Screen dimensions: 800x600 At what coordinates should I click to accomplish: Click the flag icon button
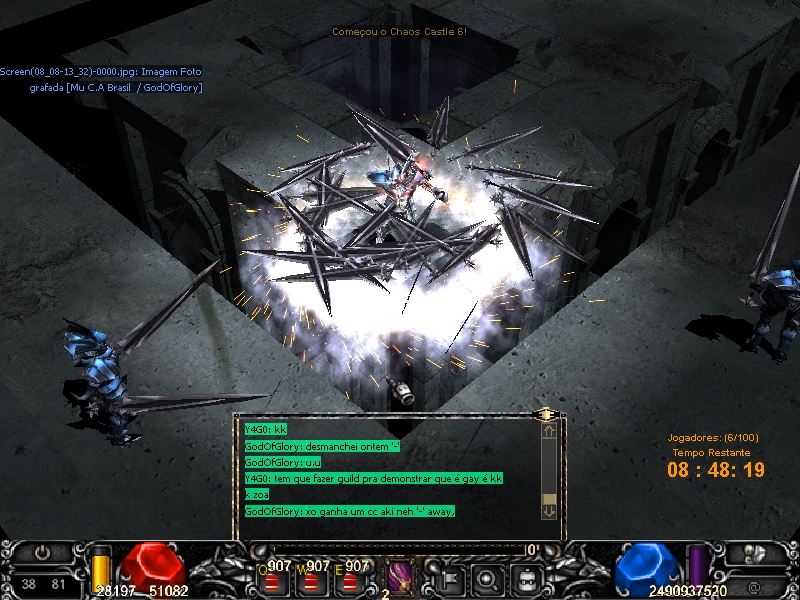point(446,576)
